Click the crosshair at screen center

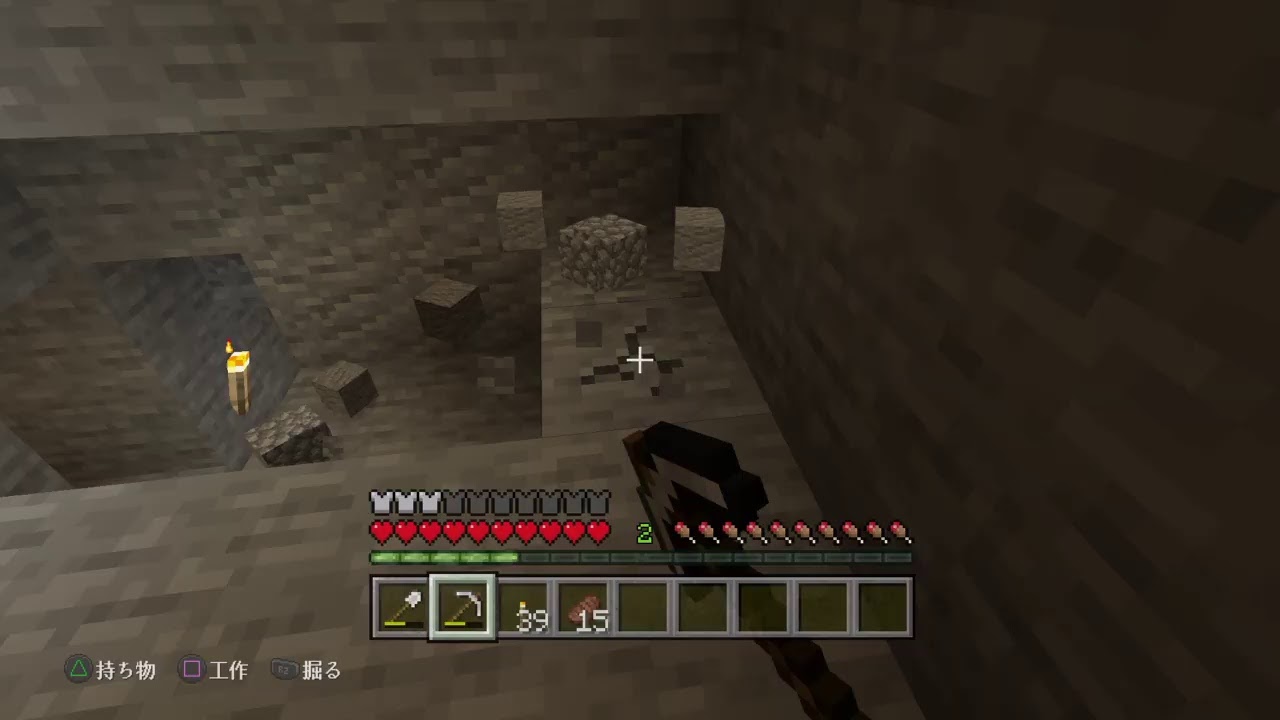click(640, 360)
